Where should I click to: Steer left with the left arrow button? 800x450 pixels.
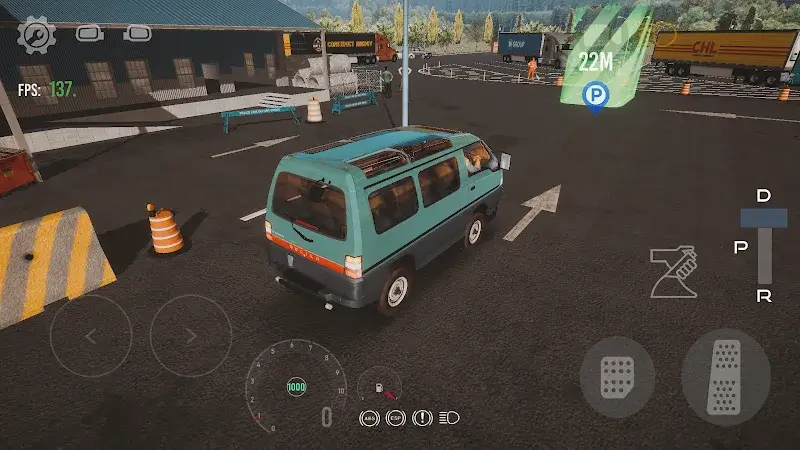pos(91,336)
